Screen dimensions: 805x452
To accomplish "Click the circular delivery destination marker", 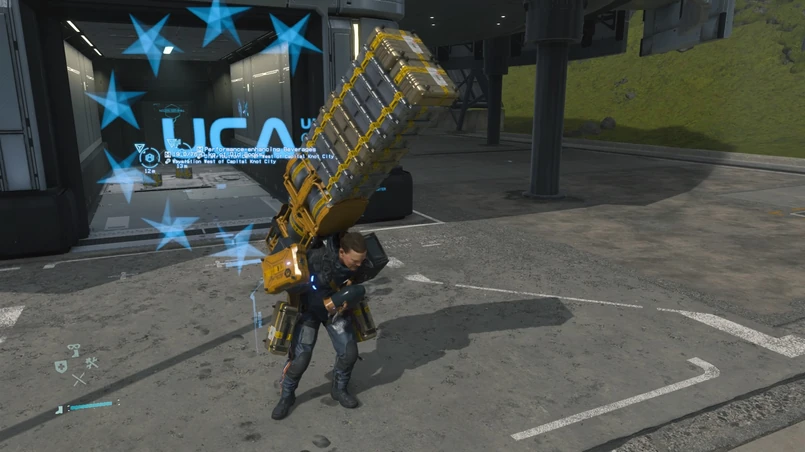I will tap(149, 157).
